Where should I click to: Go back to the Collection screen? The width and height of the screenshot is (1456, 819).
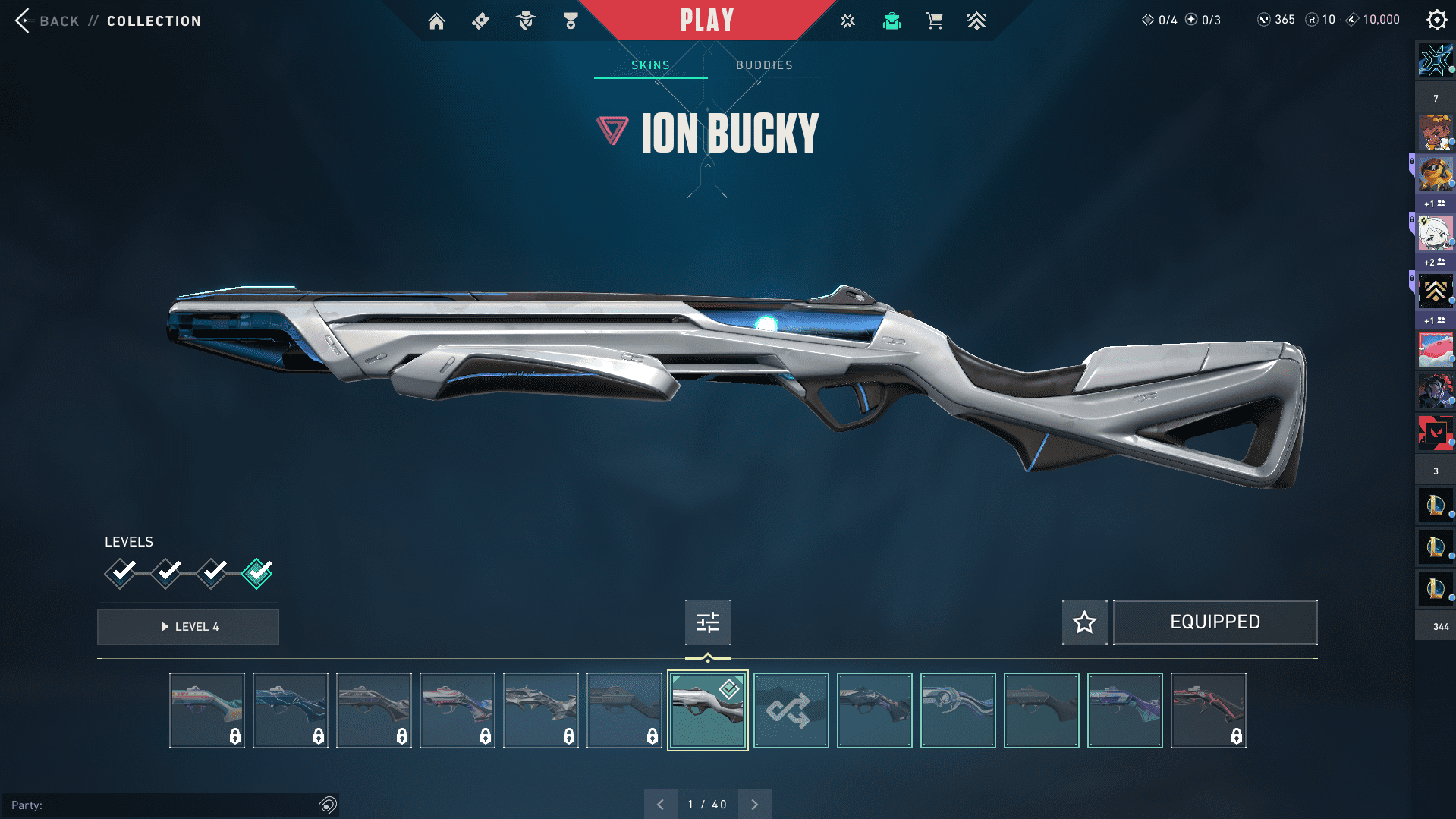(24, 21)
